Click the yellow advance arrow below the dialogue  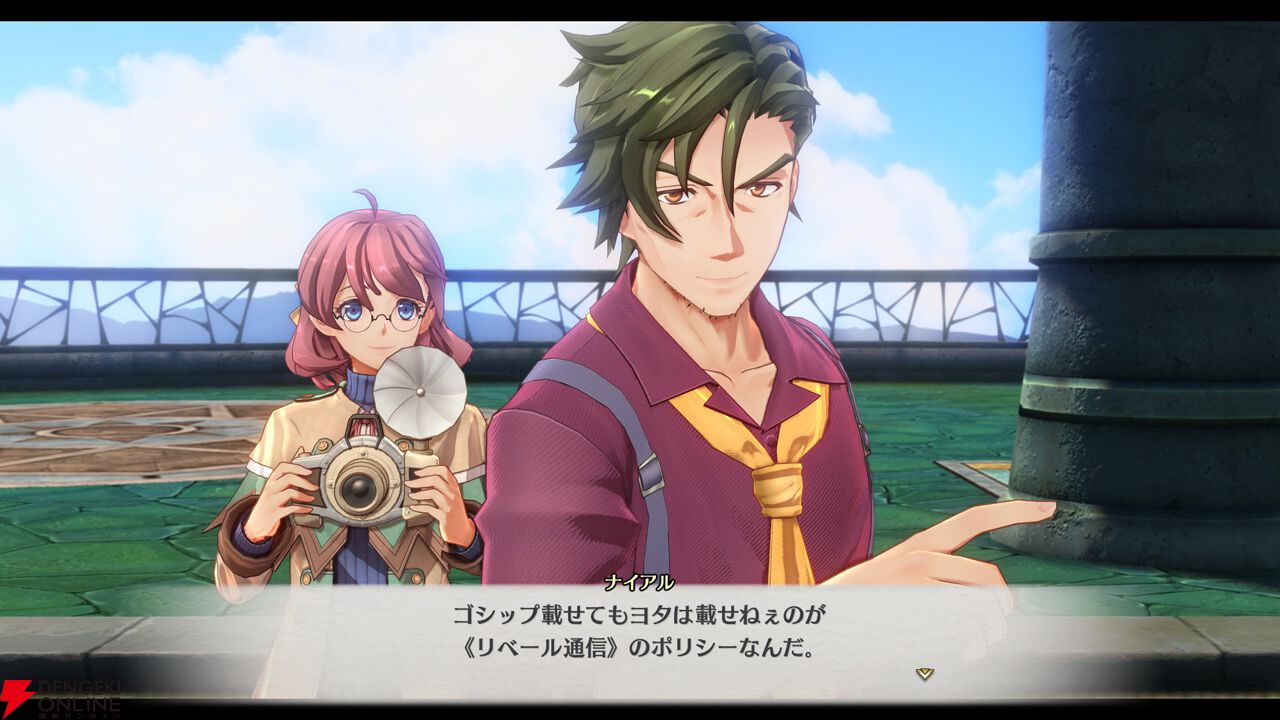tap(927, 675)
